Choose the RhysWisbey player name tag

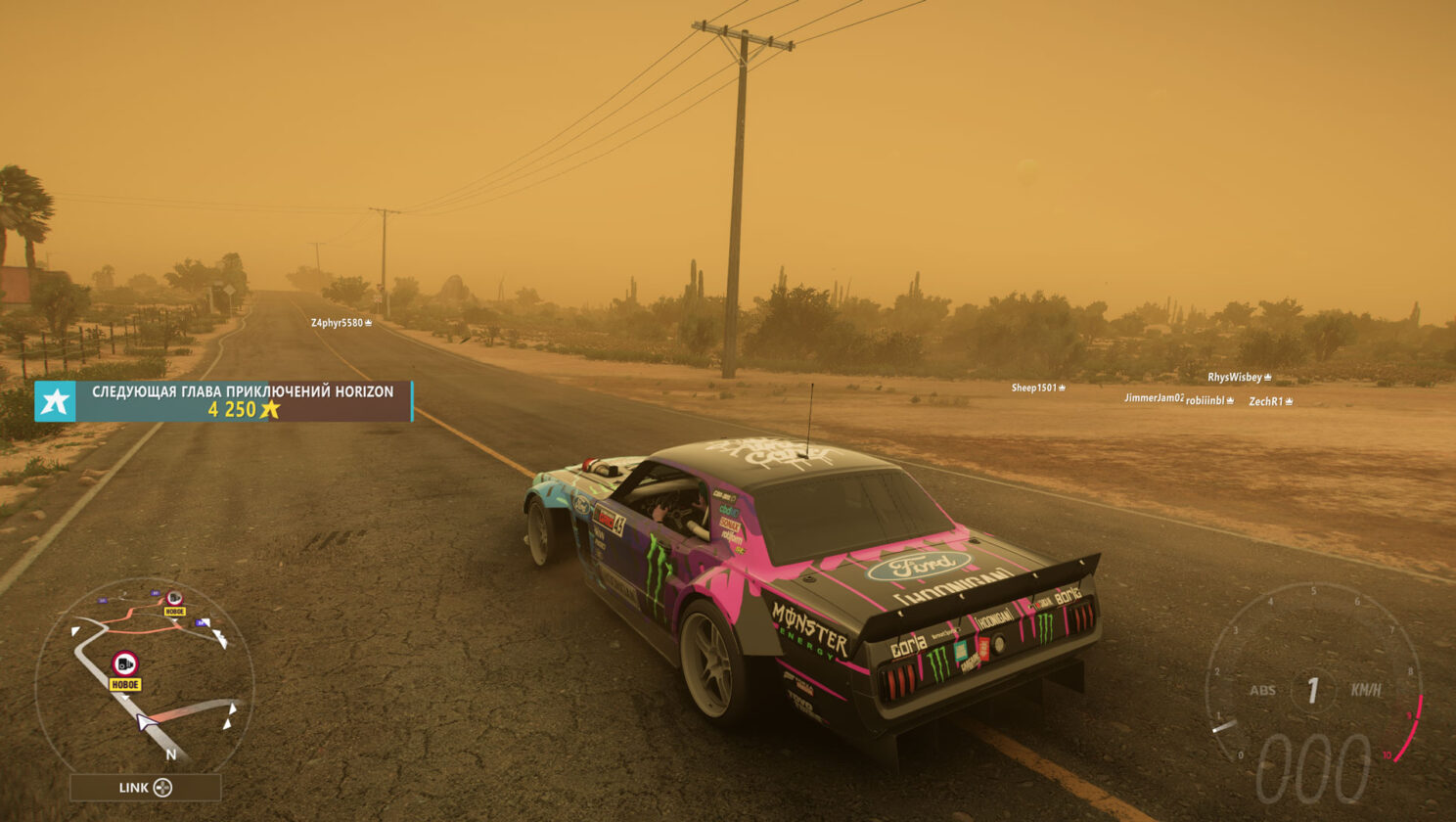pyautogui.click(x=1239, y=378)
